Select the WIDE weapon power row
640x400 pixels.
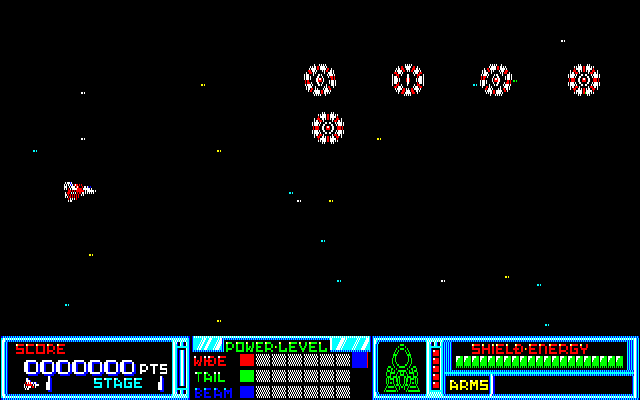(x=280, y=360)
